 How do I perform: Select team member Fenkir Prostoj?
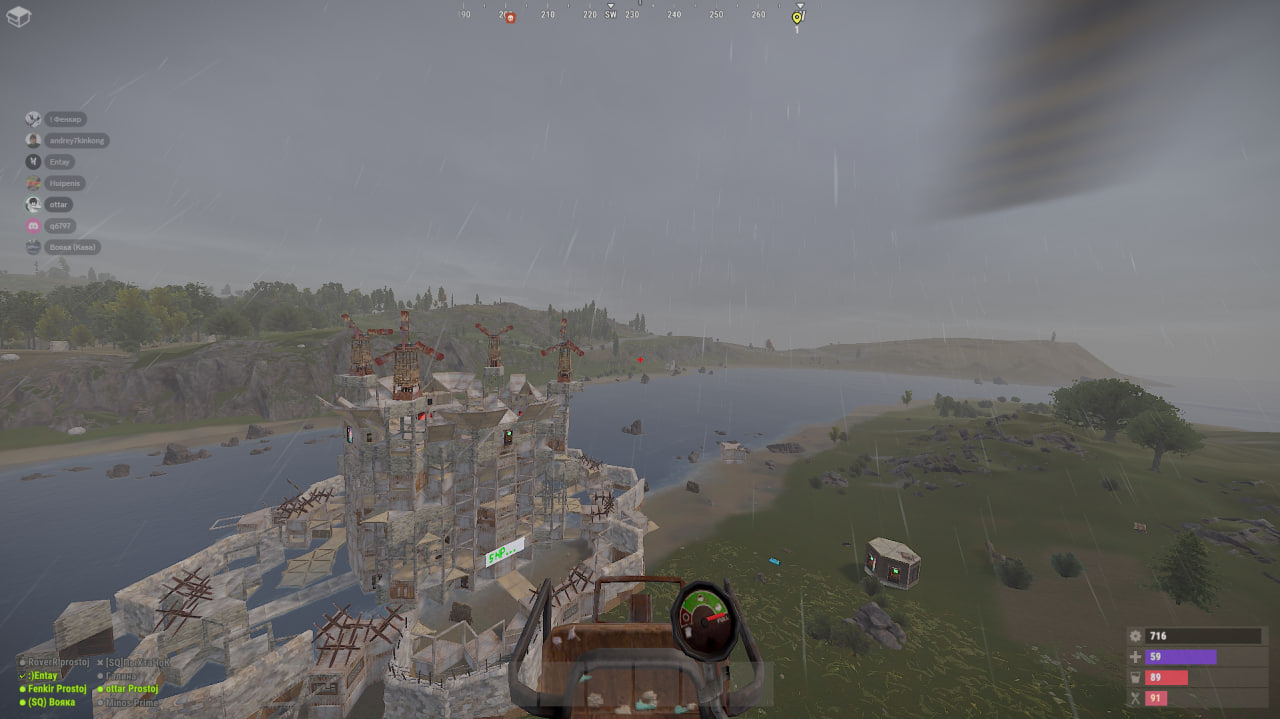[56, 689]
